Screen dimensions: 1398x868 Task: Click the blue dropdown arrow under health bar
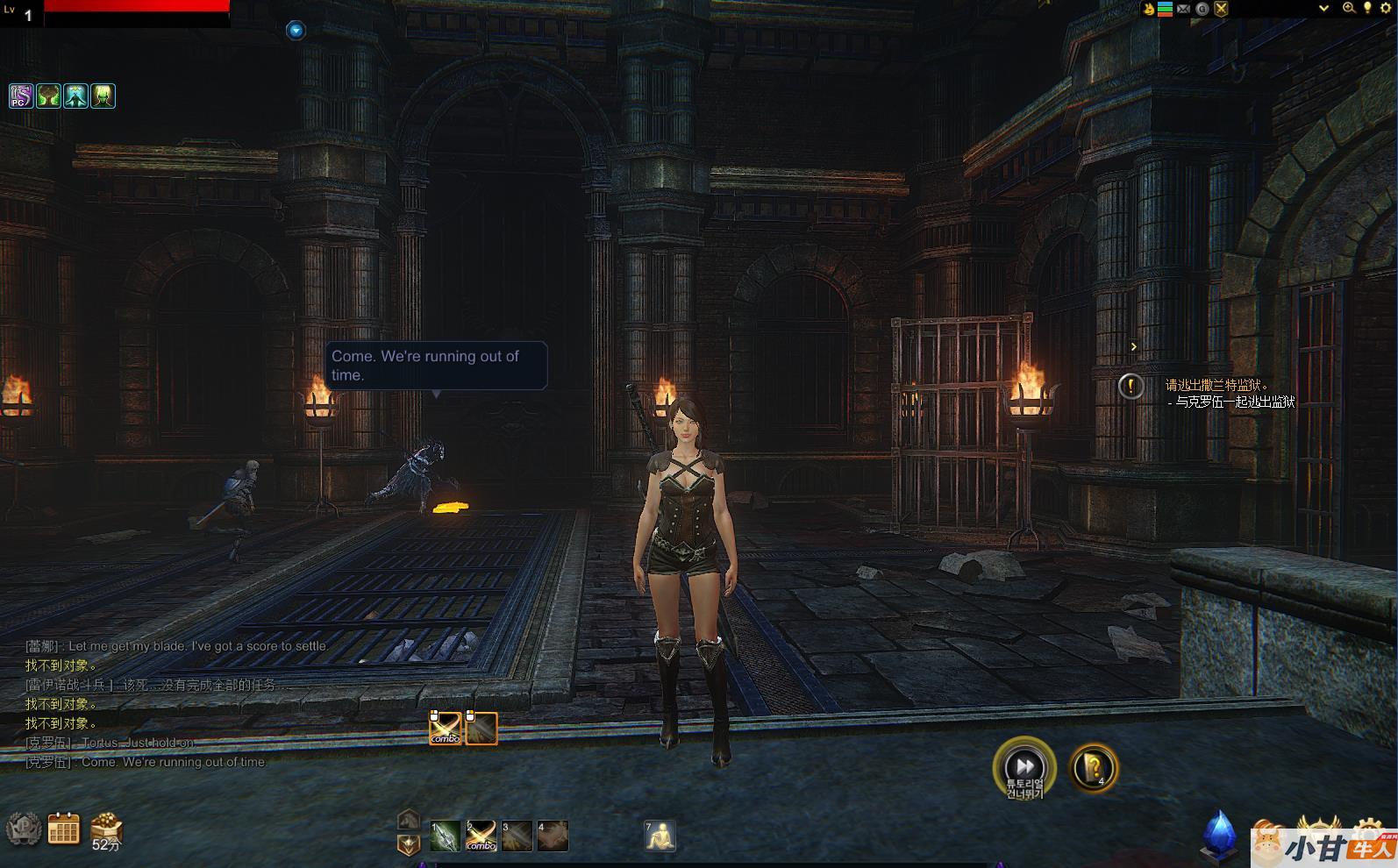tap(296, 31)
